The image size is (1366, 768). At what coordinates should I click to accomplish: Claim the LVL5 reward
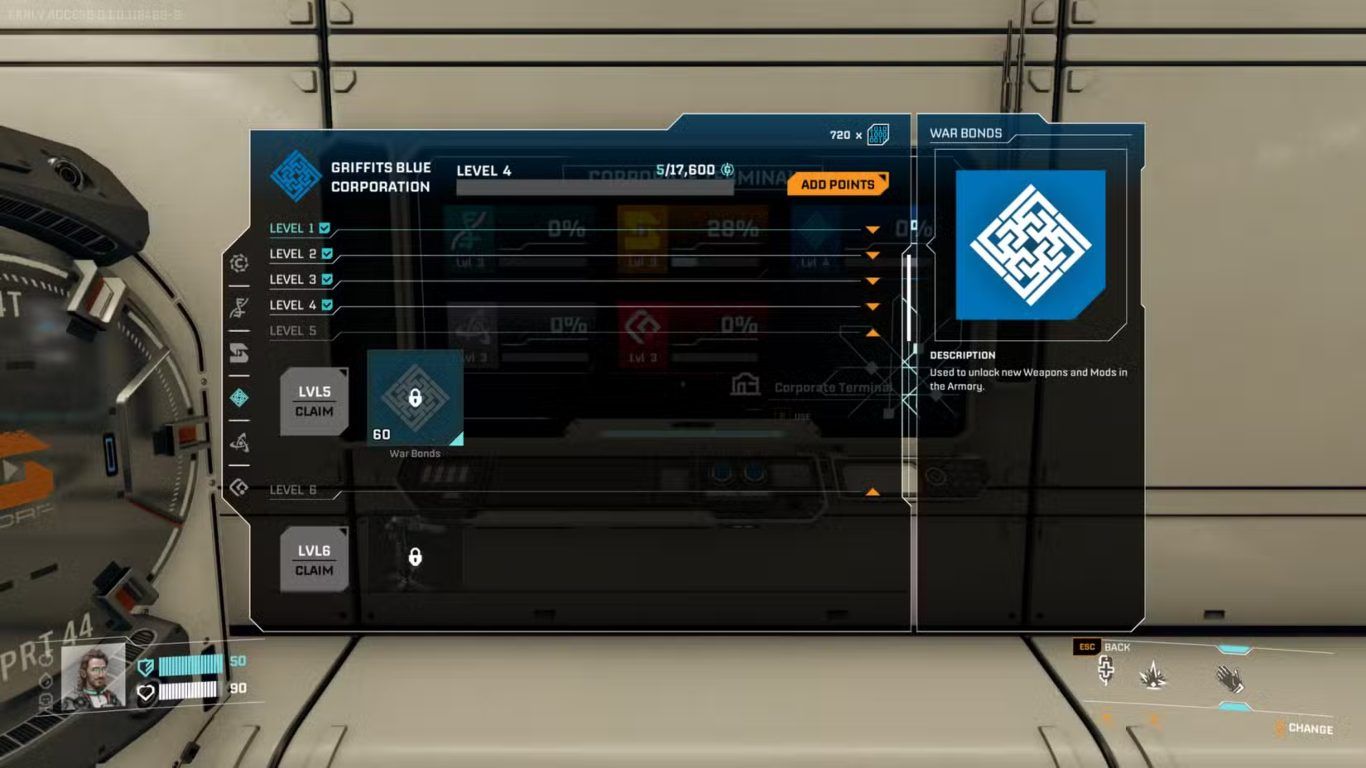314,401
